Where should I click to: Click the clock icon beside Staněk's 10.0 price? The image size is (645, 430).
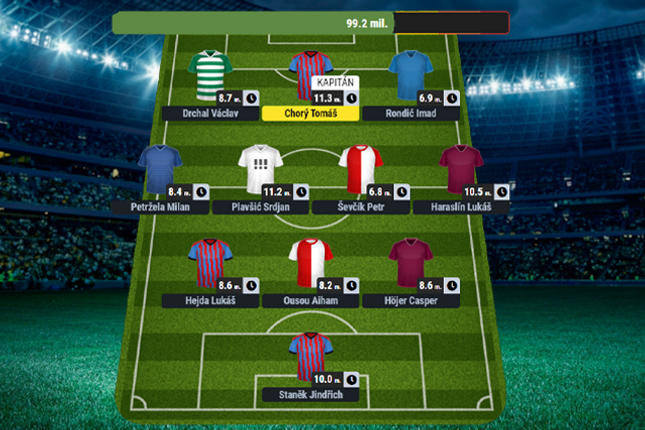click(x=351, y=380)
